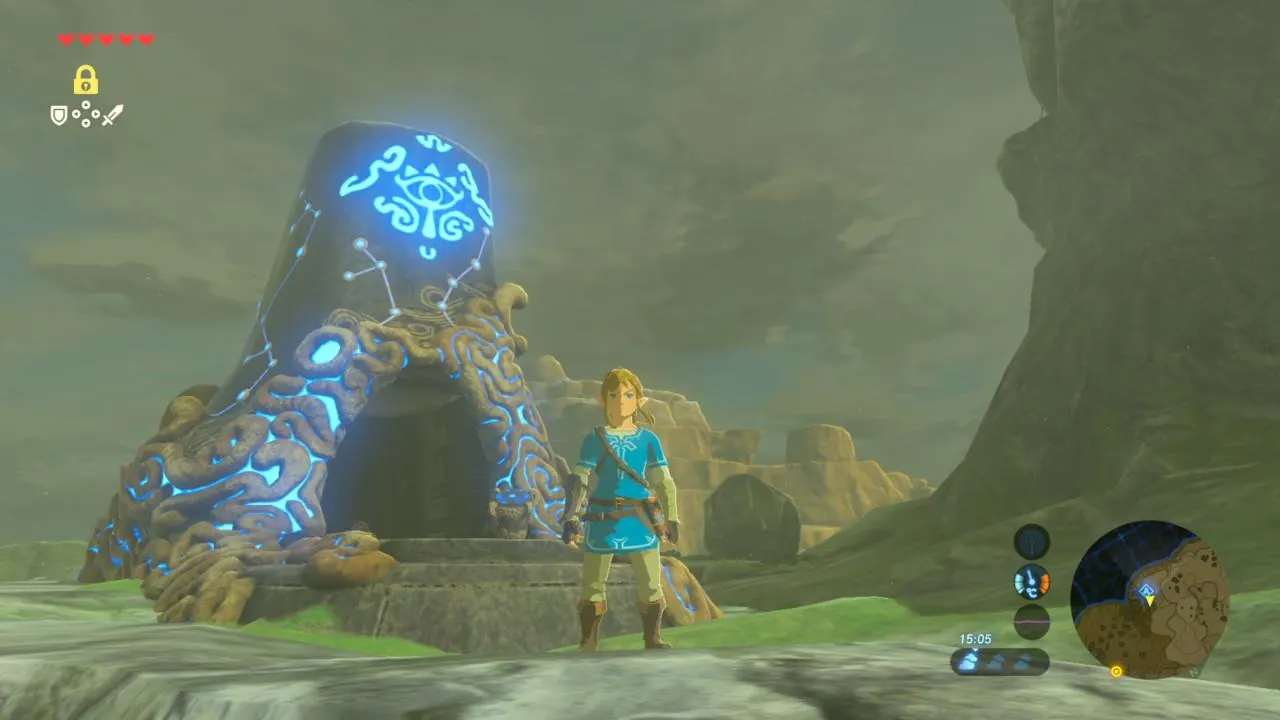Select the sword quick-slot icon
This screenshot has width=1280, height=720.
click(112, 115)
